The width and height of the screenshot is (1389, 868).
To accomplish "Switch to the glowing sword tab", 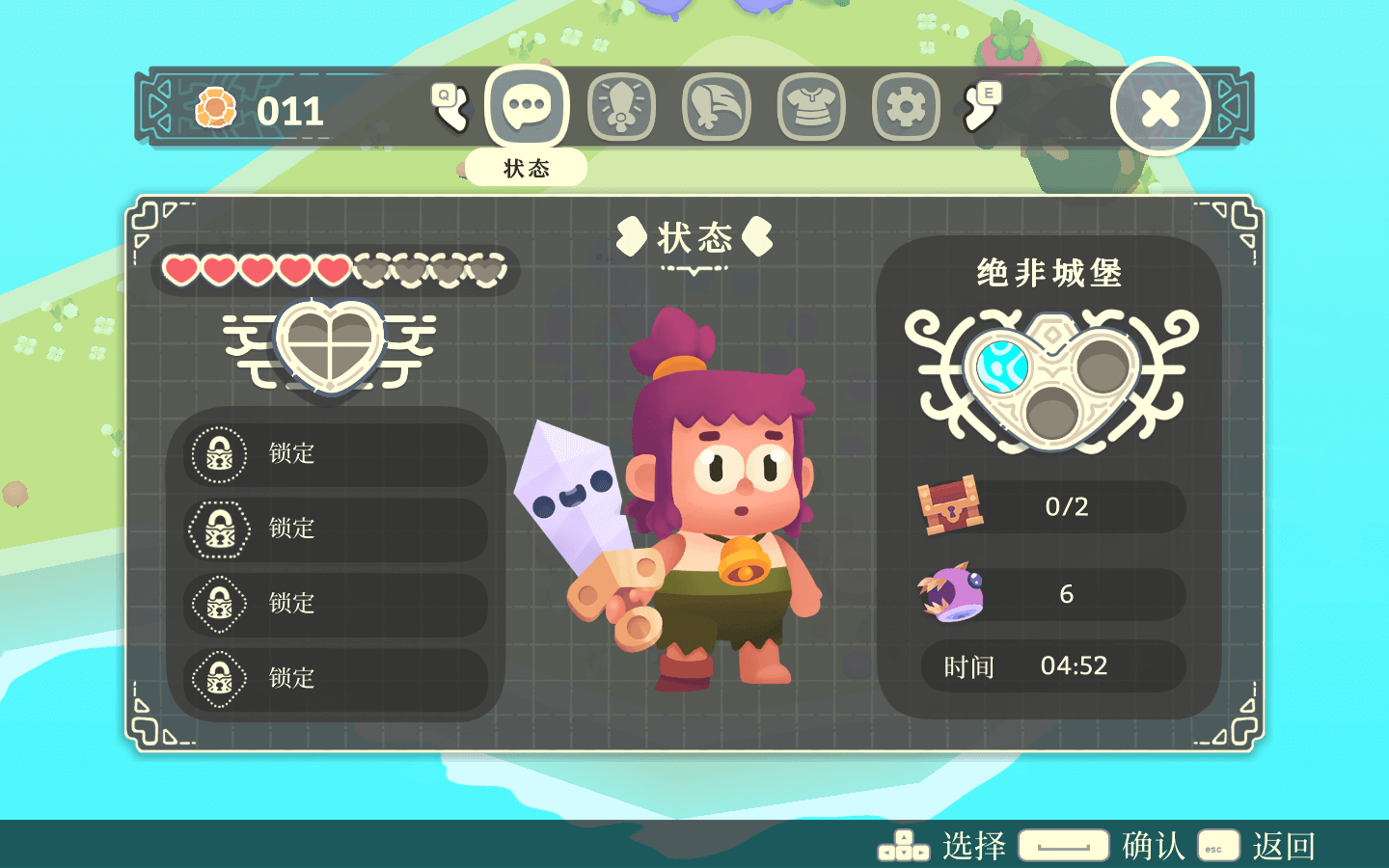I will pos(621,107).
